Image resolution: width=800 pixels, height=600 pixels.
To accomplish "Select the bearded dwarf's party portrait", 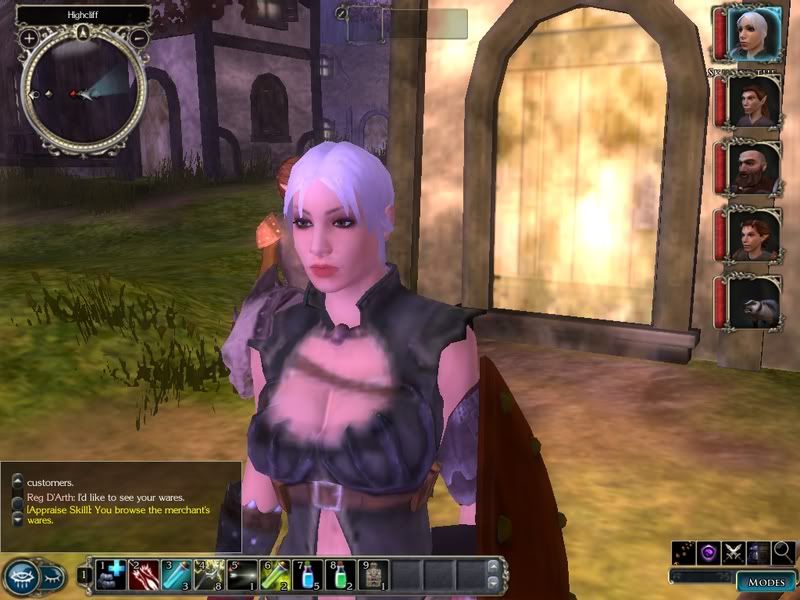I will pyautogui.click(x=752, y=167).
